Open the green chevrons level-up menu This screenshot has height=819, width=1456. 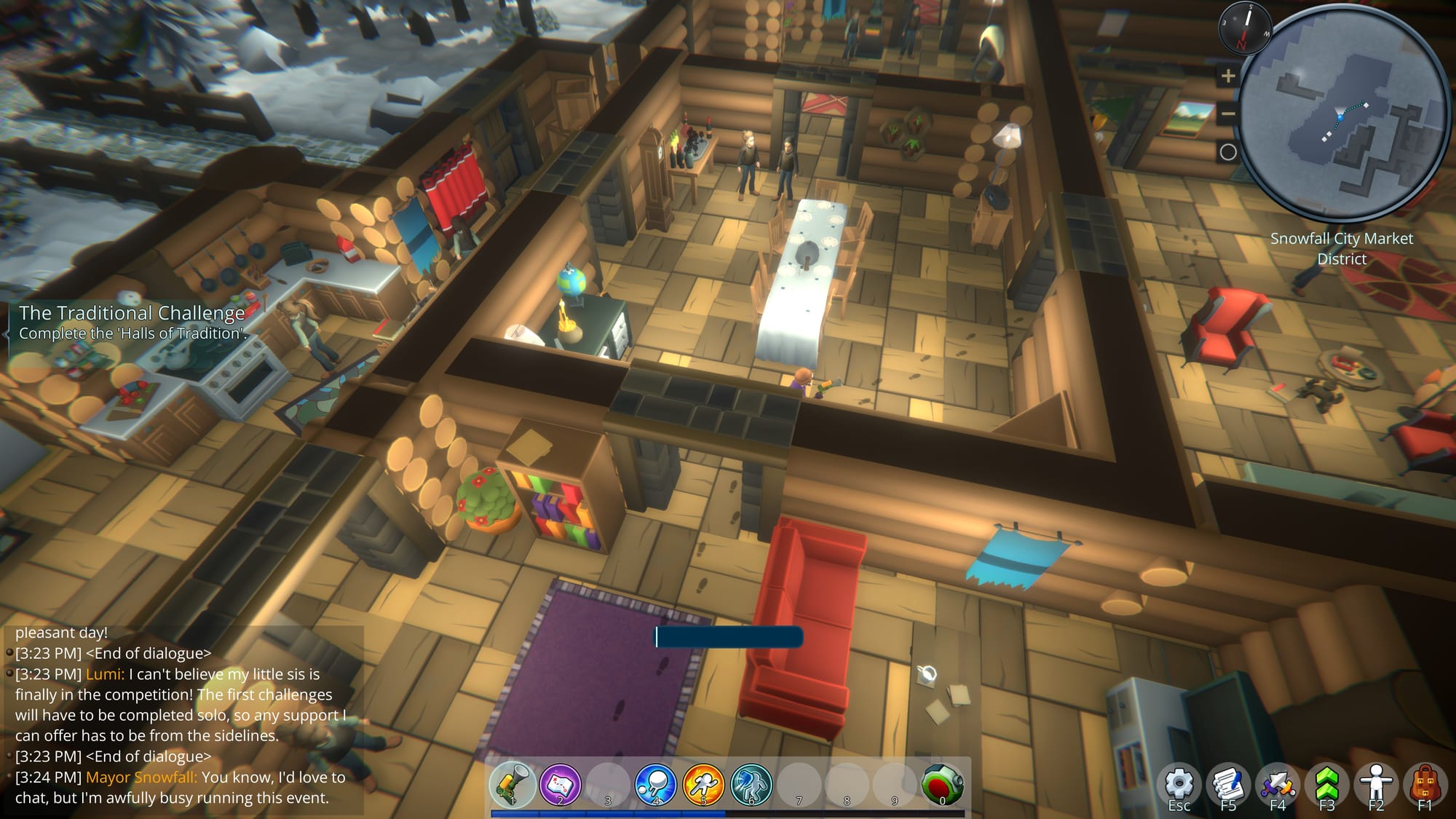pos(1326,785)
